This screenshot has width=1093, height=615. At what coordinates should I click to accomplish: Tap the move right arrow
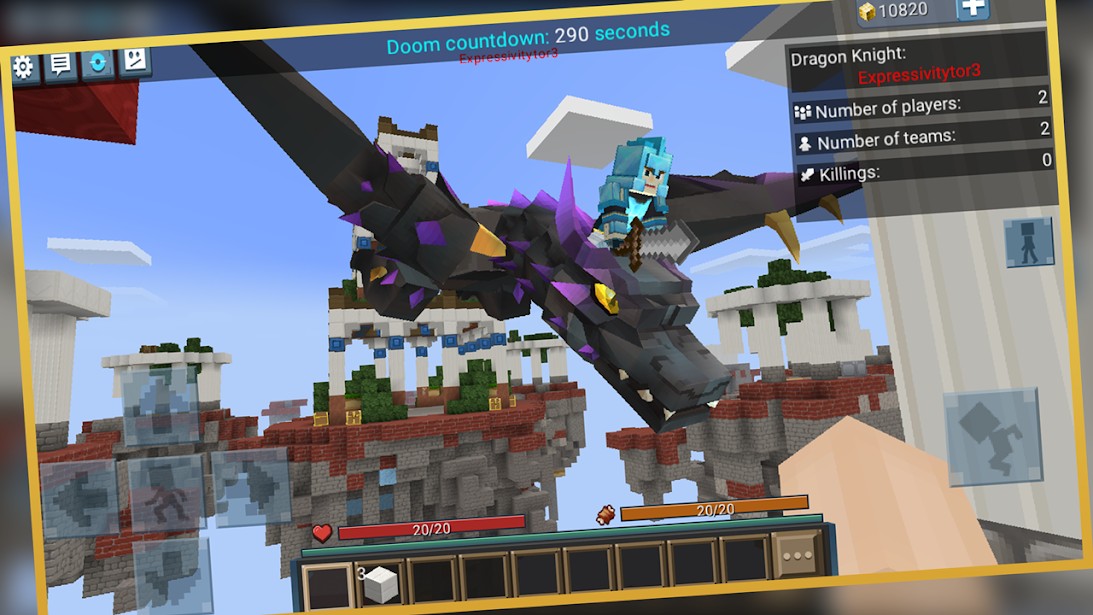pyautogui.click(x=251, y=486)
